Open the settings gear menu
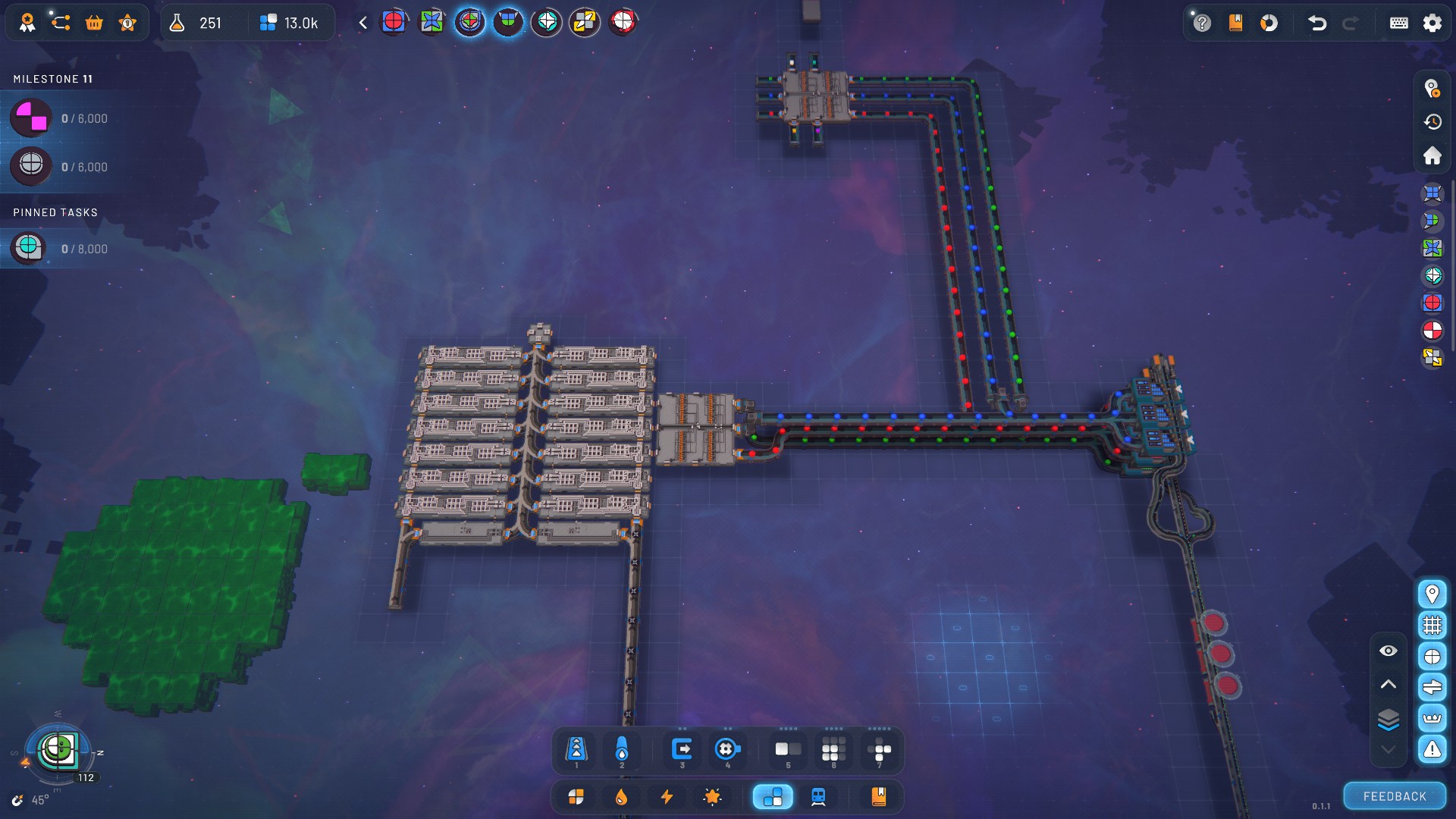 [x=1432, y=23]
